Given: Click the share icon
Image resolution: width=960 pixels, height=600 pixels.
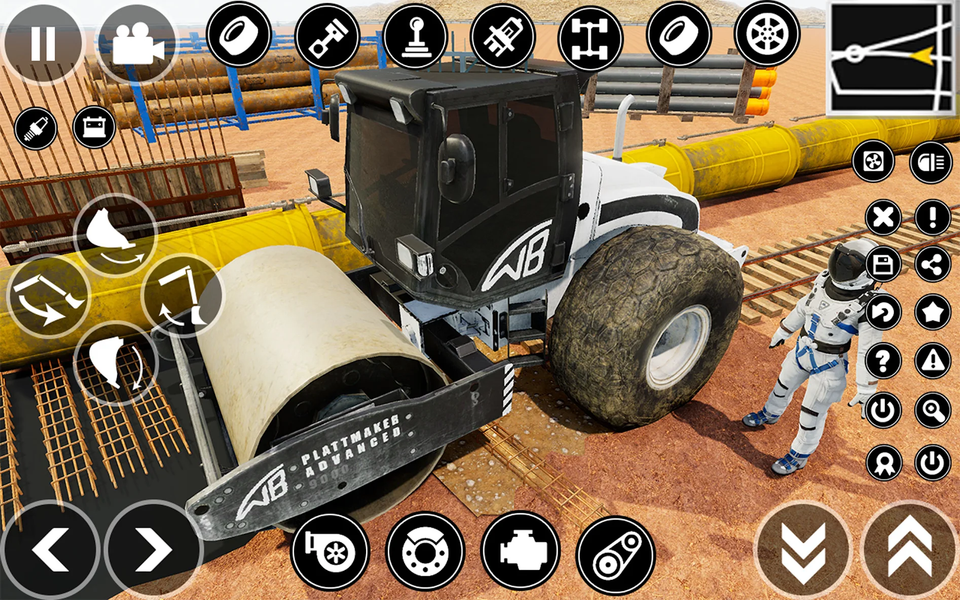Looking at the screenshot, I should pos(933,264).
